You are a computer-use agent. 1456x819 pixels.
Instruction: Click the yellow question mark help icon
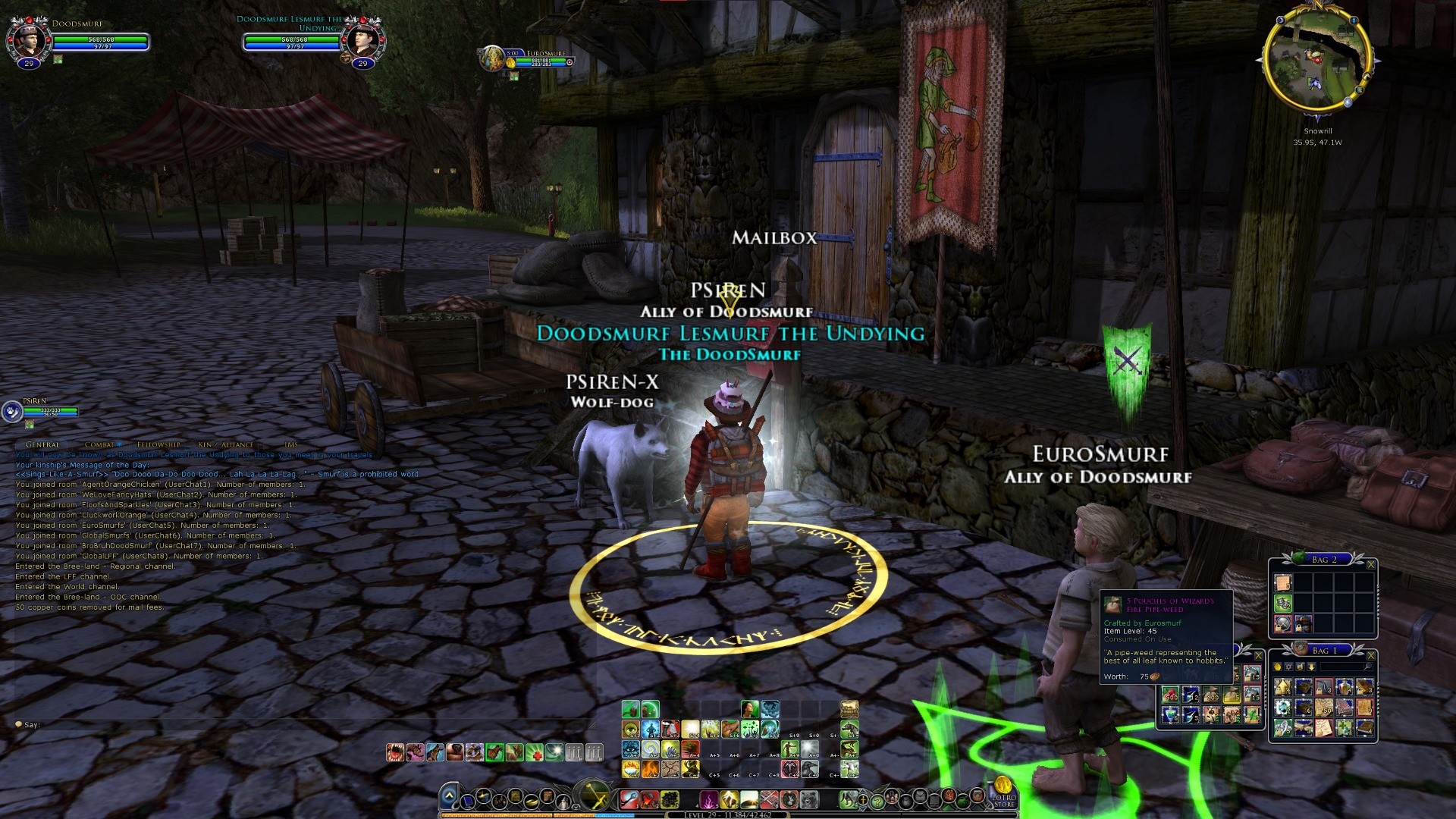click(x=877, y=800)
